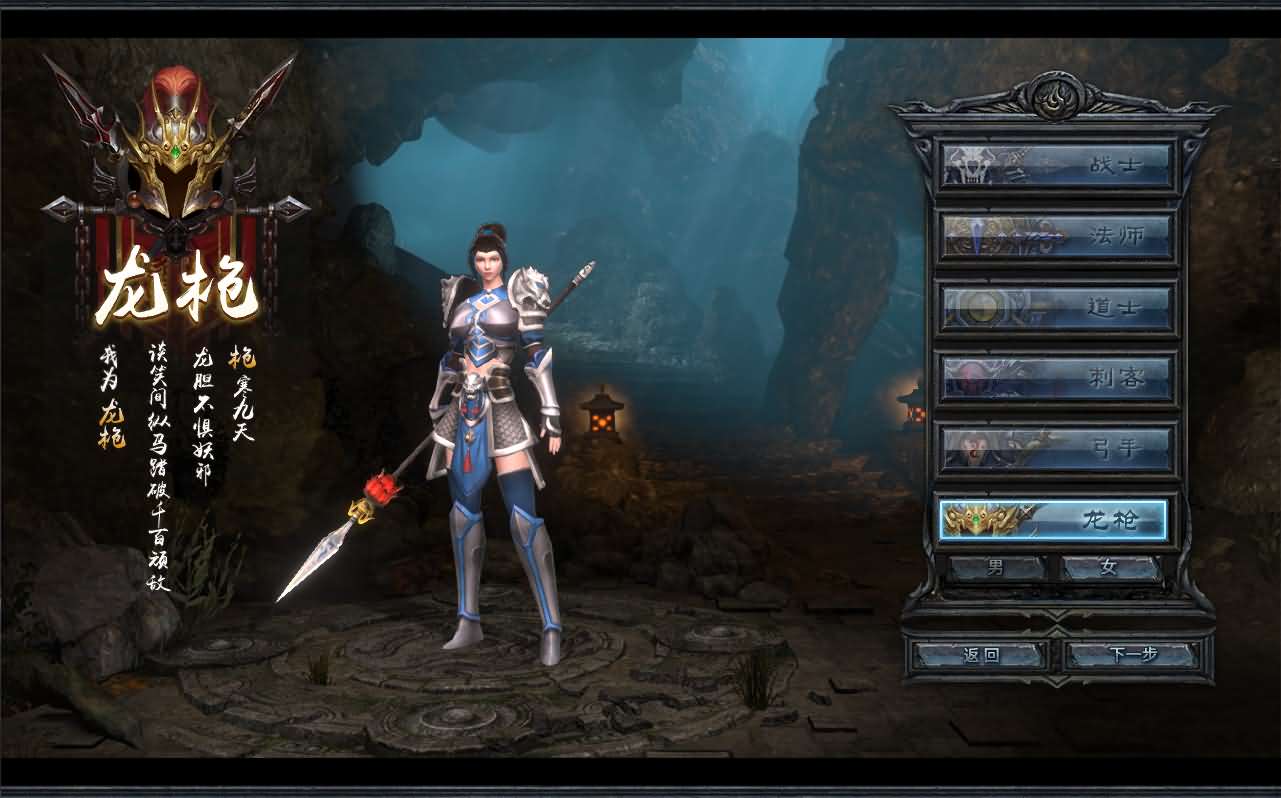Screen dimensions: 1281x798
Task: Continue with the 下一步 button
Action: click(1132, 655)
